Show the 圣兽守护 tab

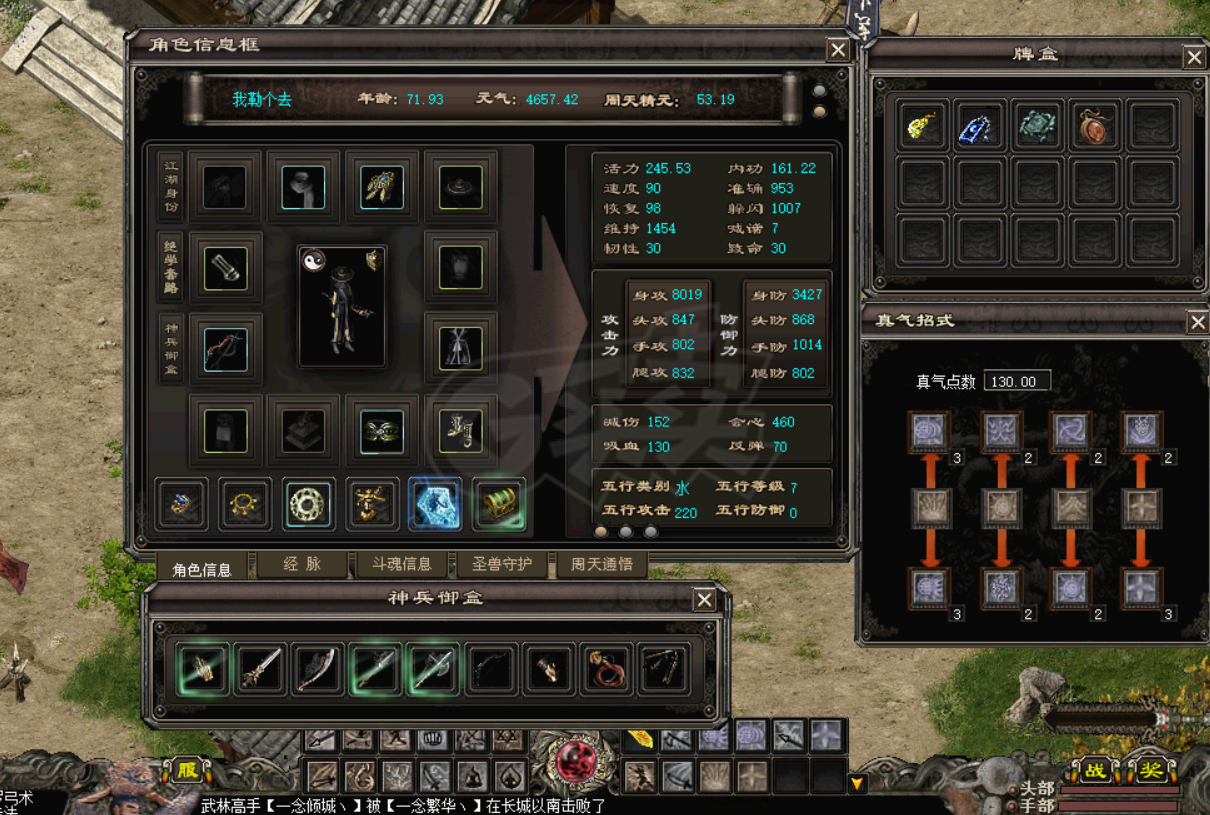(502, 564)
